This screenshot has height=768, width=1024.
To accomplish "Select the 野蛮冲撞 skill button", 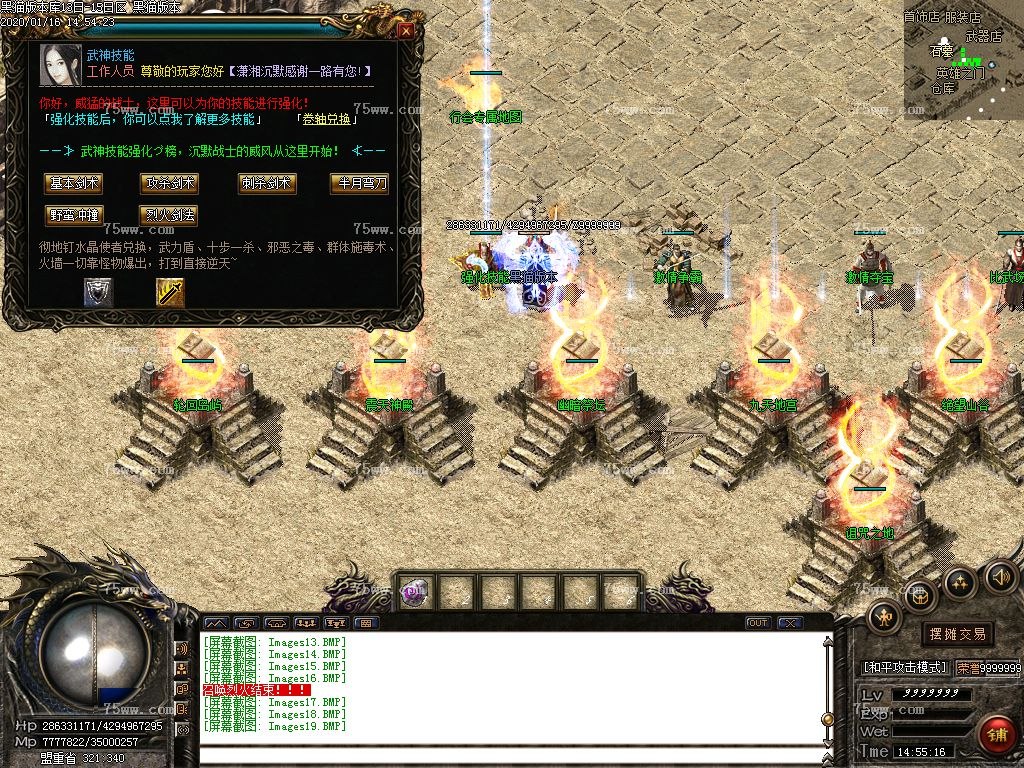I will coord(73,215).
